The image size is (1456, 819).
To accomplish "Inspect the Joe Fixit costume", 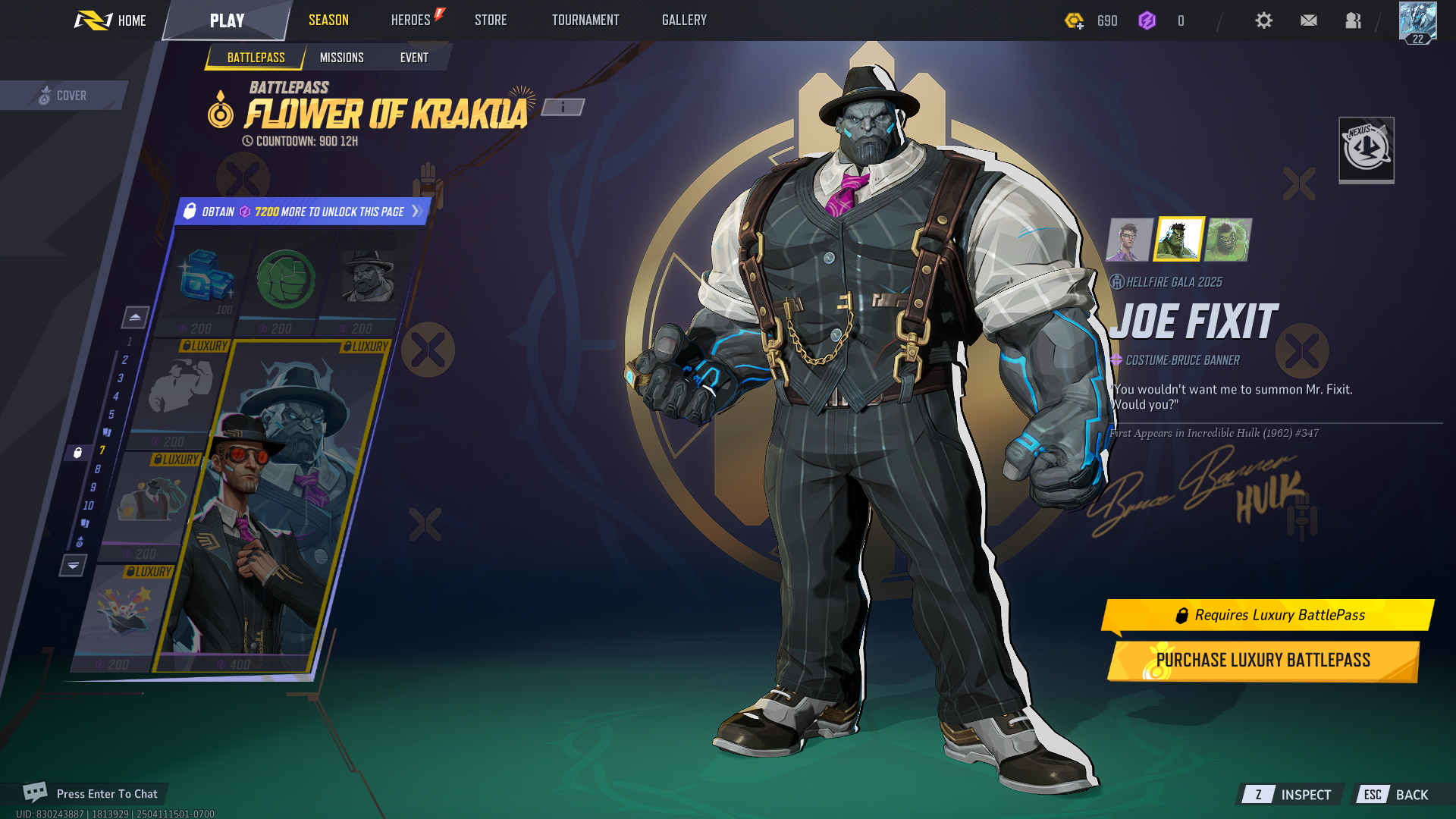I will tap(1291, 795).
